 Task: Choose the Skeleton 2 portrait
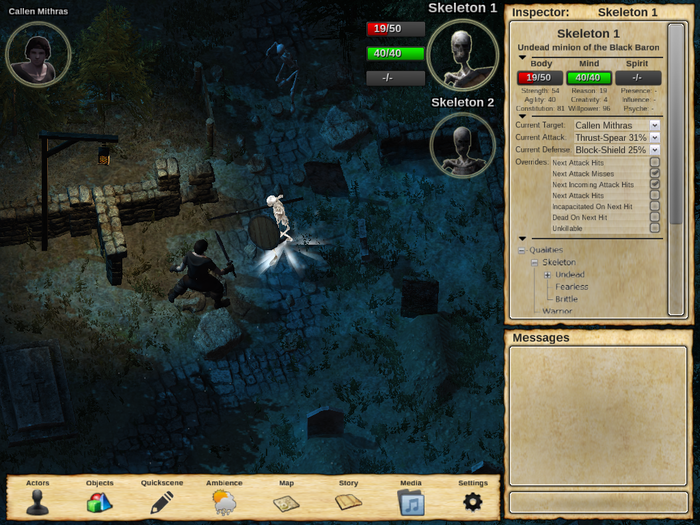point(462,145)
